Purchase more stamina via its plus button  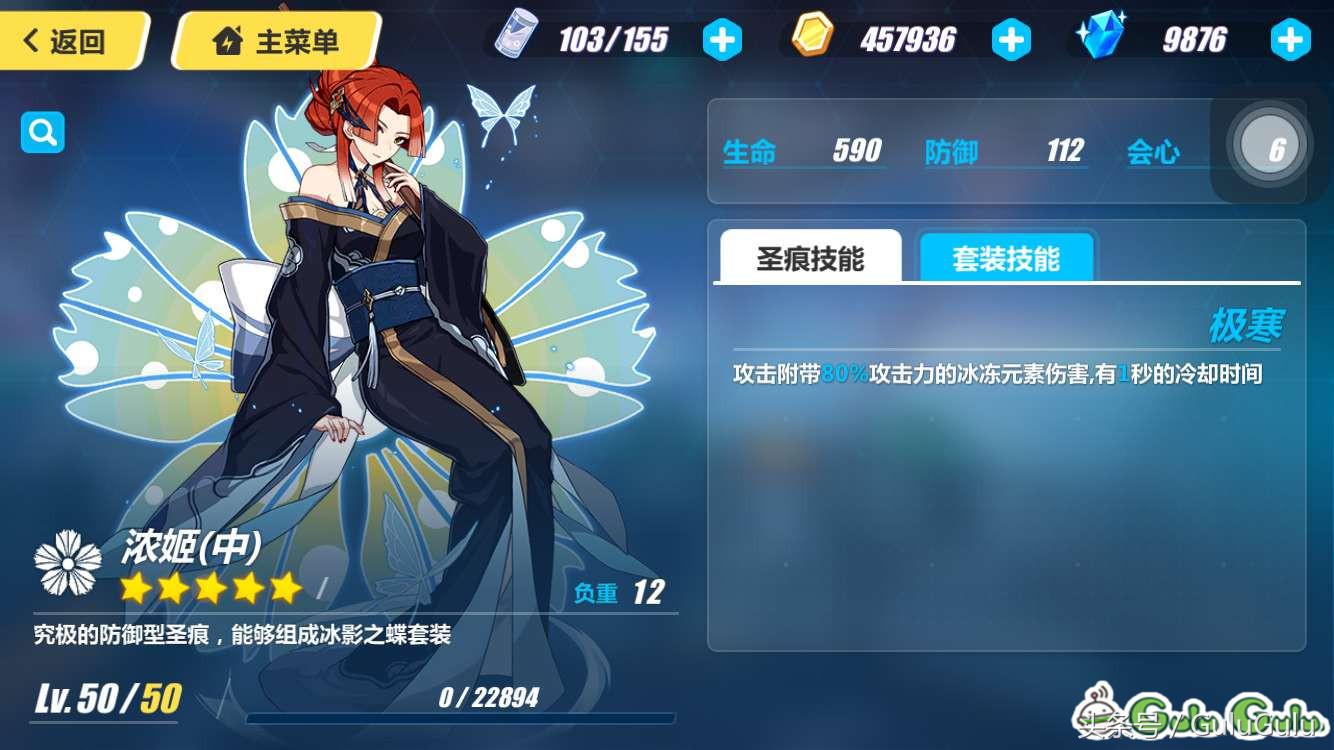[x=722, y=38]
